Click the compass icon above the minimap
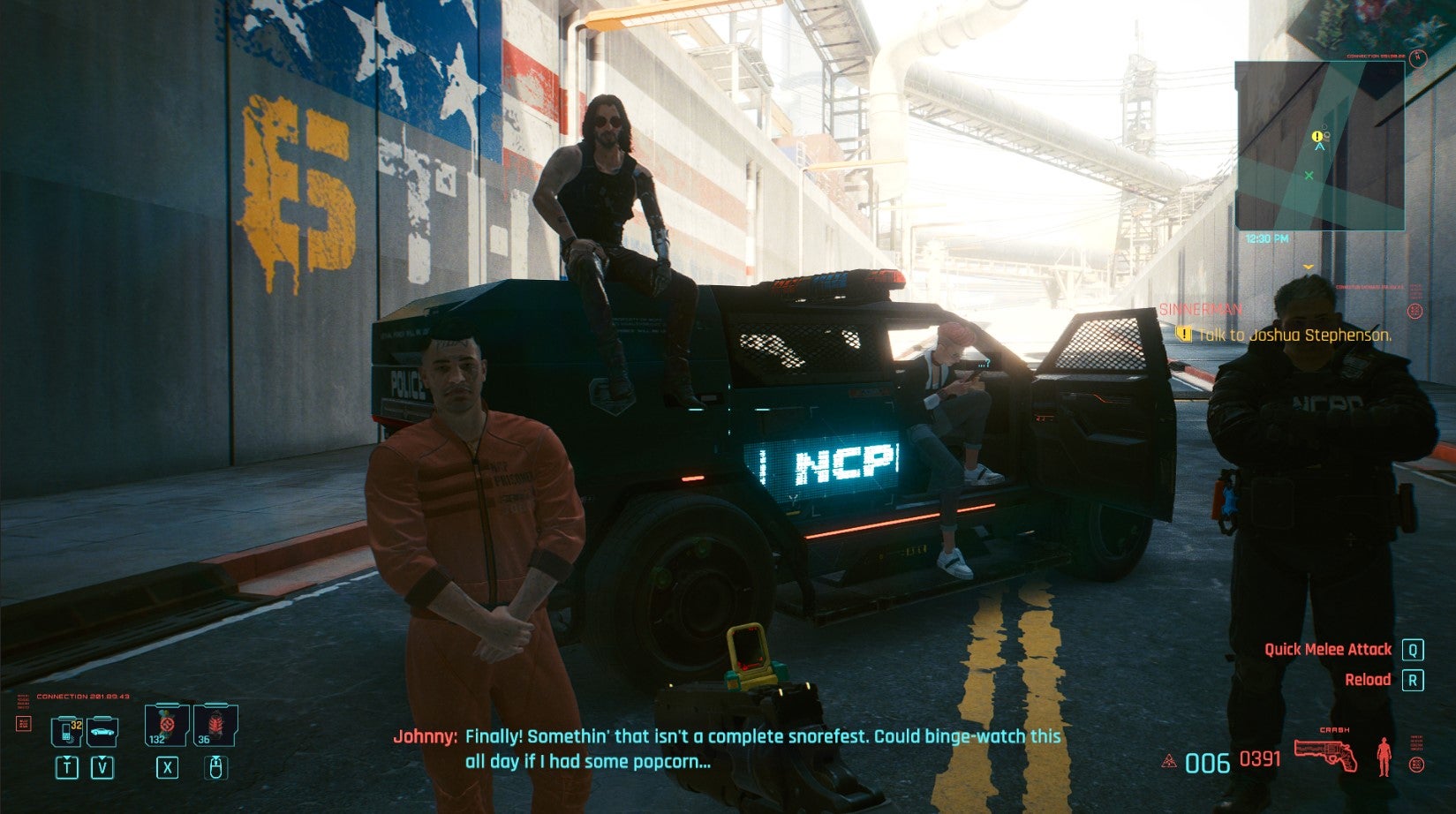 pyautogui.click(x=1417, y=57)
